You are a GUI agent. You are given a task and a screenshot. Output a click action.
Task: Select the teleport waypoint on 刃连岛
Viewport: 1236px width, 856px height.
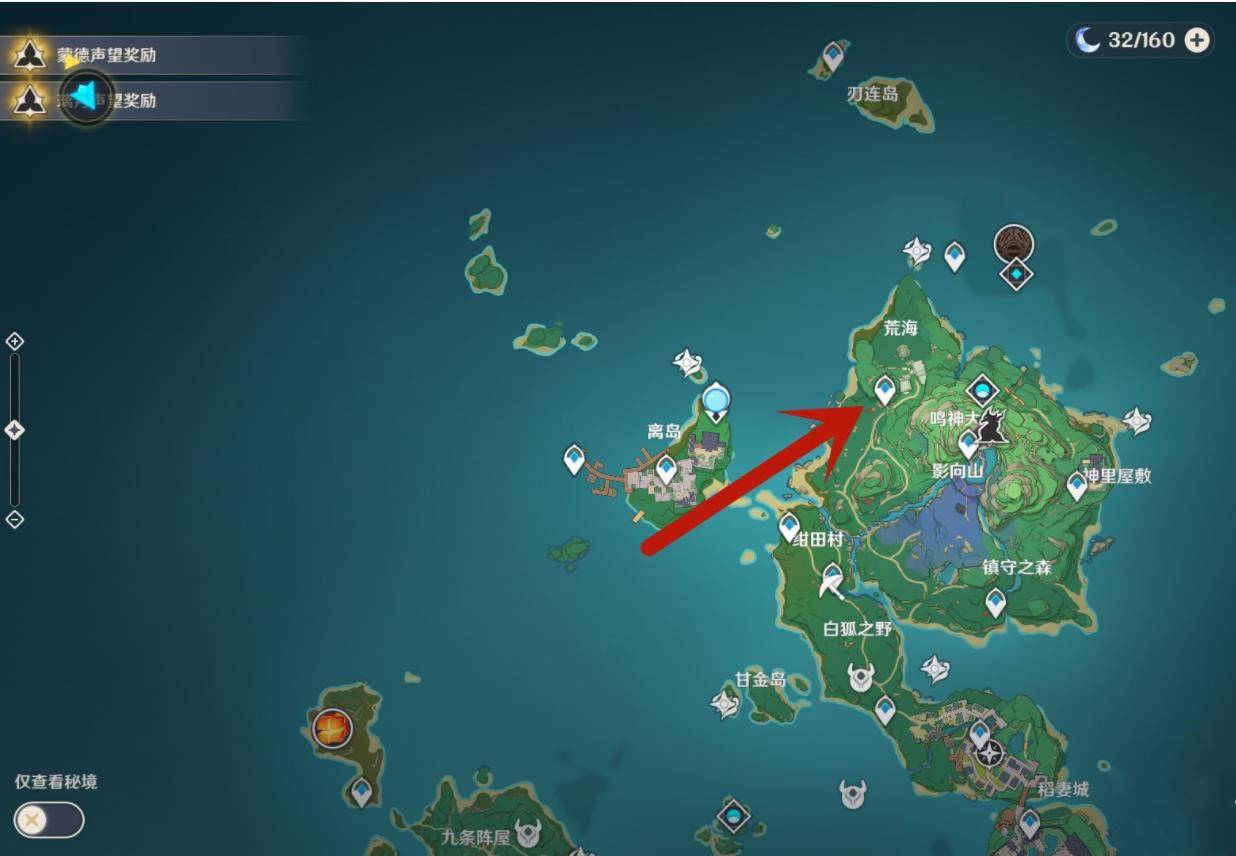tap(833, 56)
